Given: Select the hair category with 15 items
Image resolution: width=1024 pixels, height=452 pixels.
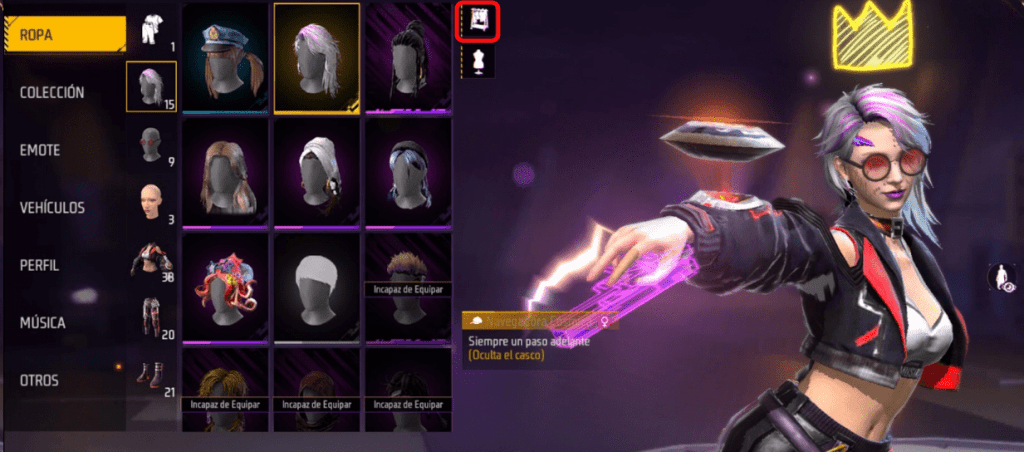Looking at the screenshot, I should 152,87.
